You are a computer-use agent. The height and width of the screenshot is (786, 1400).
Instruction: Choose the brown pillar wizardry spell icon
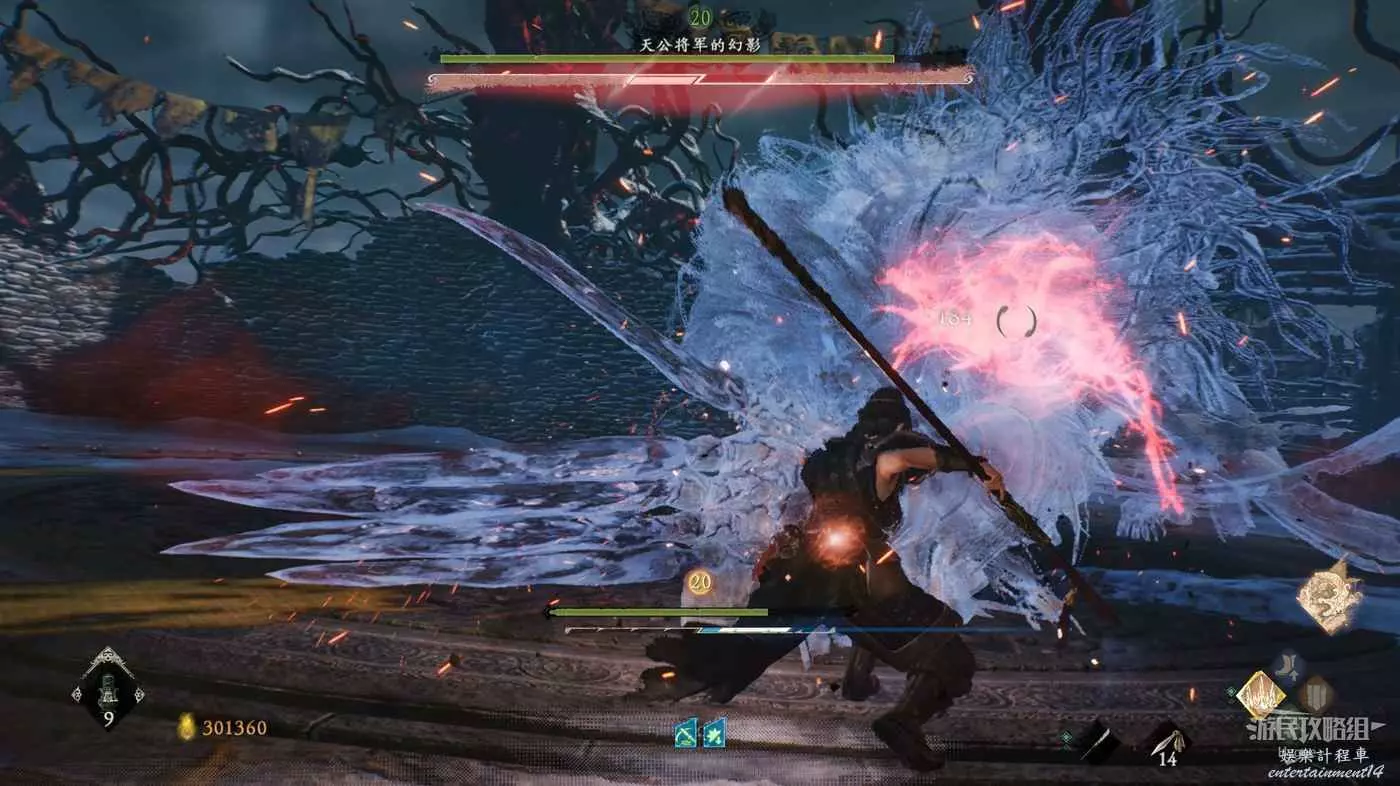[x=1315, y=694]
